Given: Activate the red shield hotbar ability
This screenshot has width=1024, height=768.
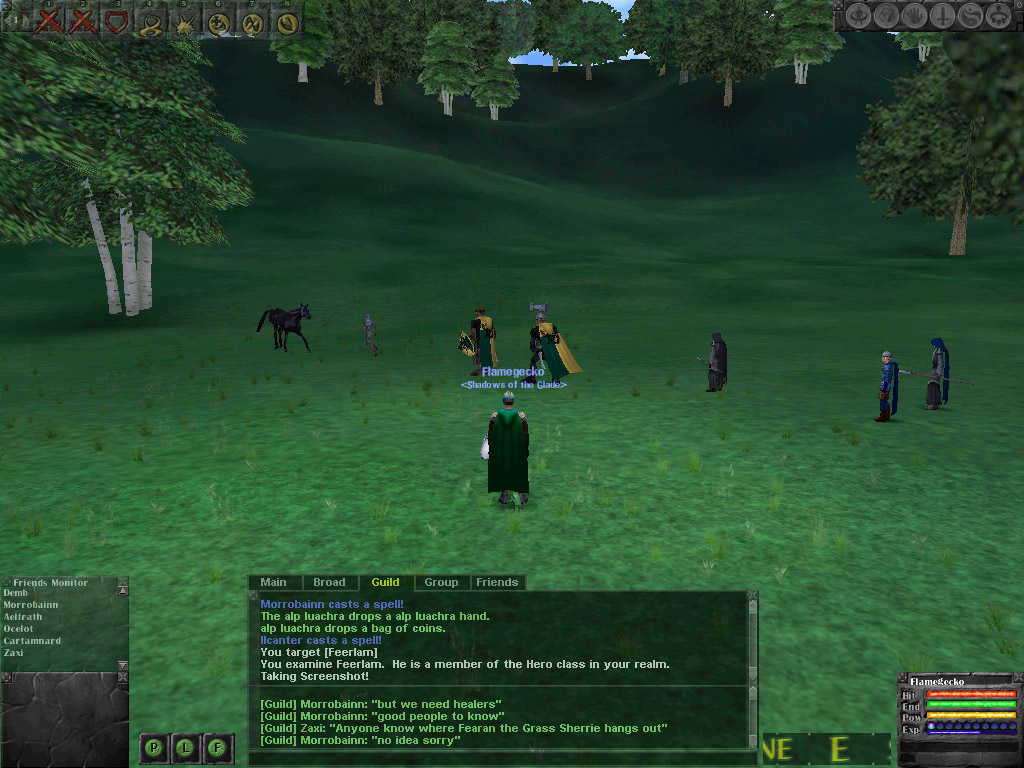Looking at the screenshot, I should [117, 21].
